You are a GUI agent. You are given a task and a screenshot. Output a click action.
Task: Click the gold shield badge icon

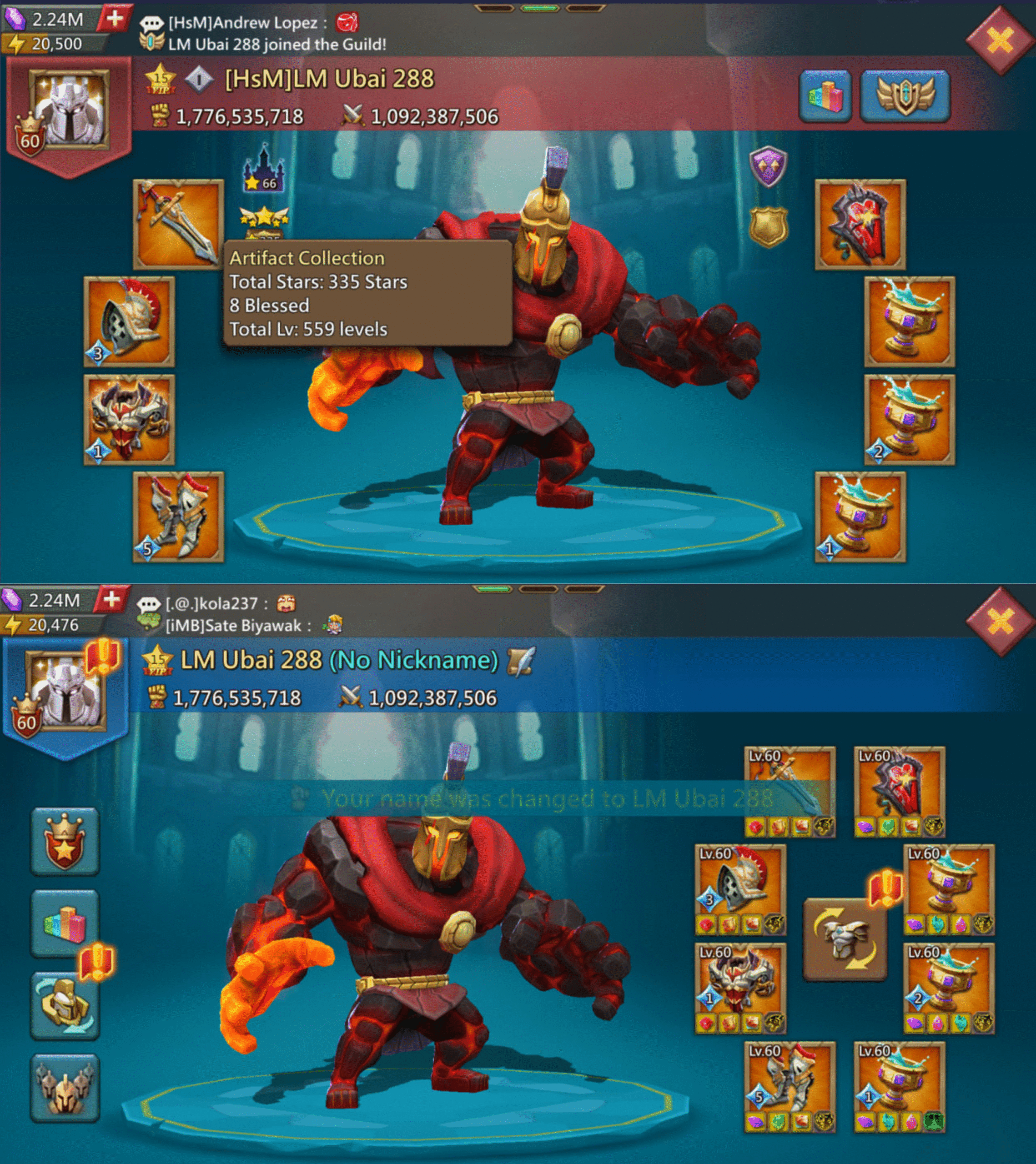[x=768, y=226]
